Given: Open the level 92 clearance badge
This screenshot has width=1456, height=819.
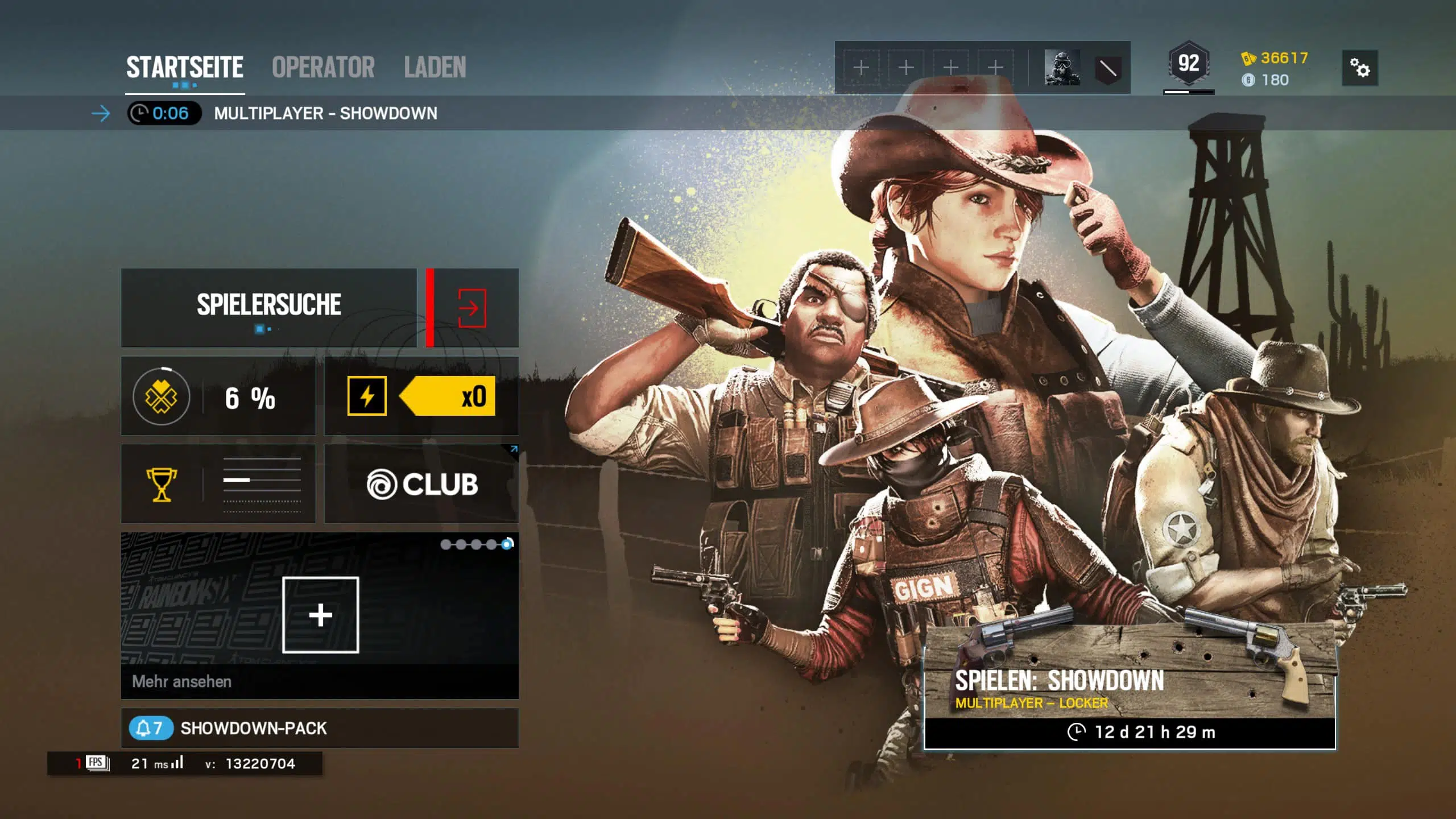Looking at the screenshot, I should tap(1188, 64).
